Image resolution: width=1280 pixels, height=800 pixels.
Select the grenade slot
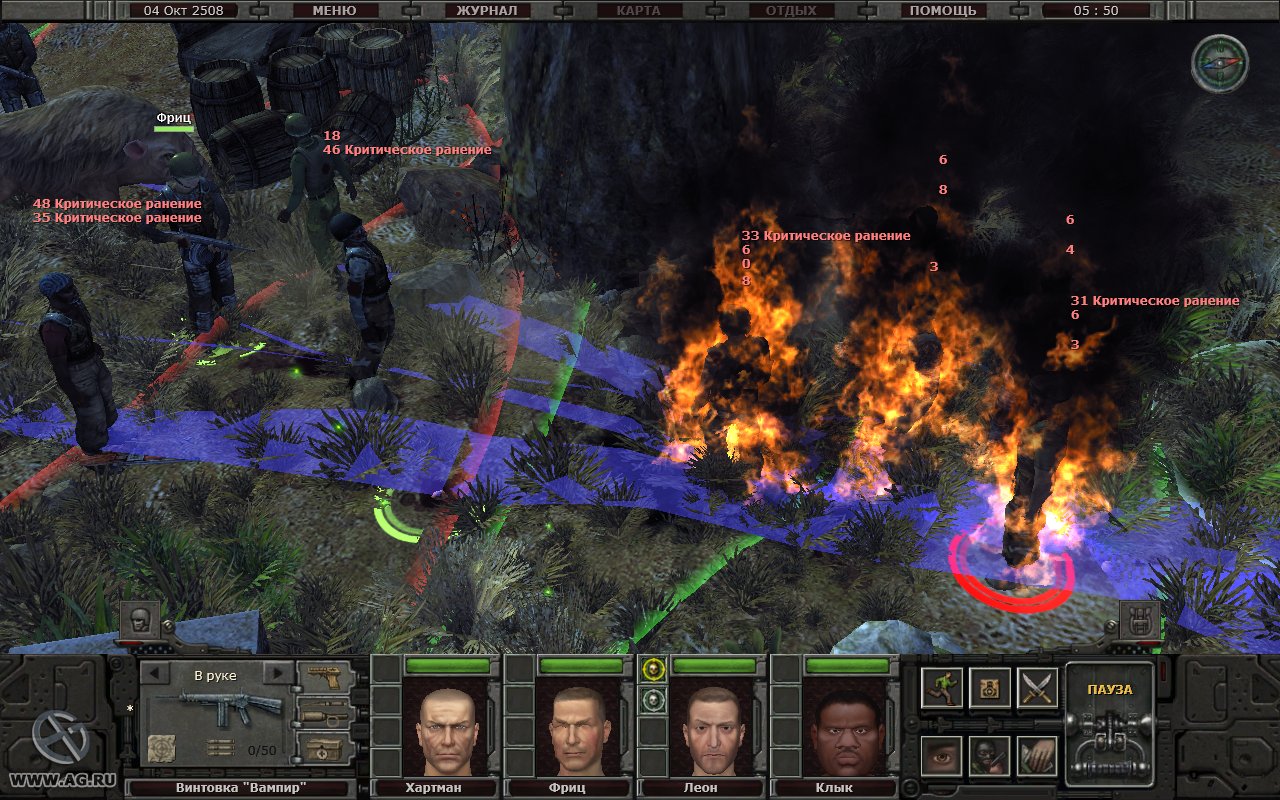coord(325,712)
